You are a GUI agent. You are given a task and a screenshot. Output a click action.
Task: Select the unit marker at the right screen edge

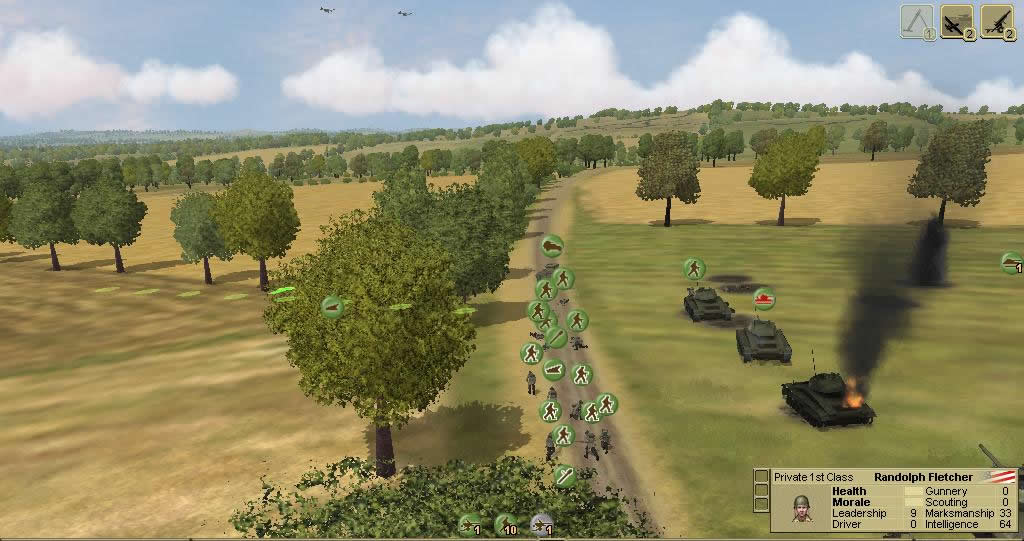tap(1012, 263)
